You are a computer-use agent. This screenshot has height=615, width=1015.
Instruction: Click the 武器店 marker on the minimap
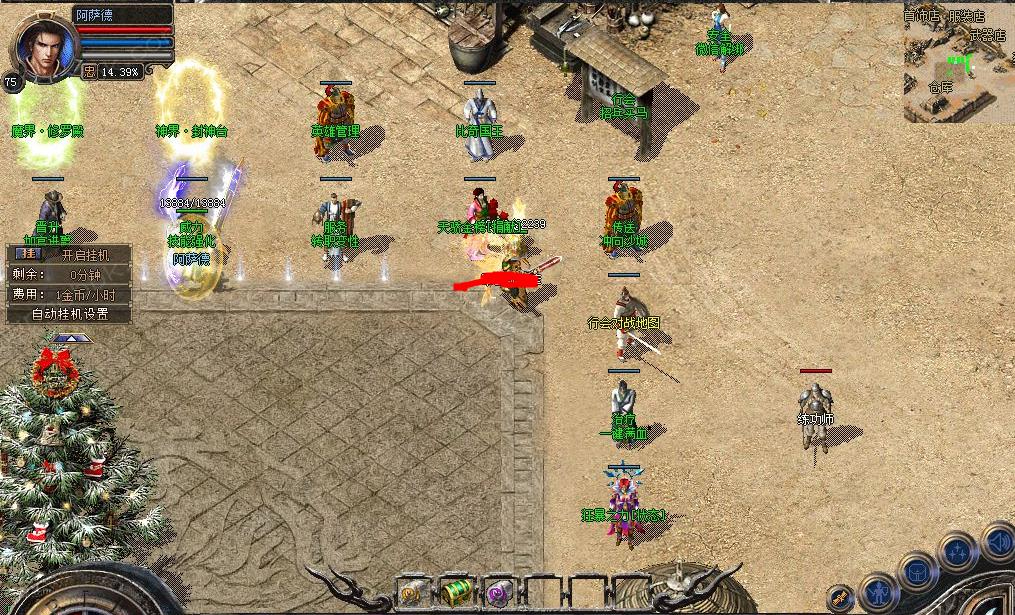[987, 35]
